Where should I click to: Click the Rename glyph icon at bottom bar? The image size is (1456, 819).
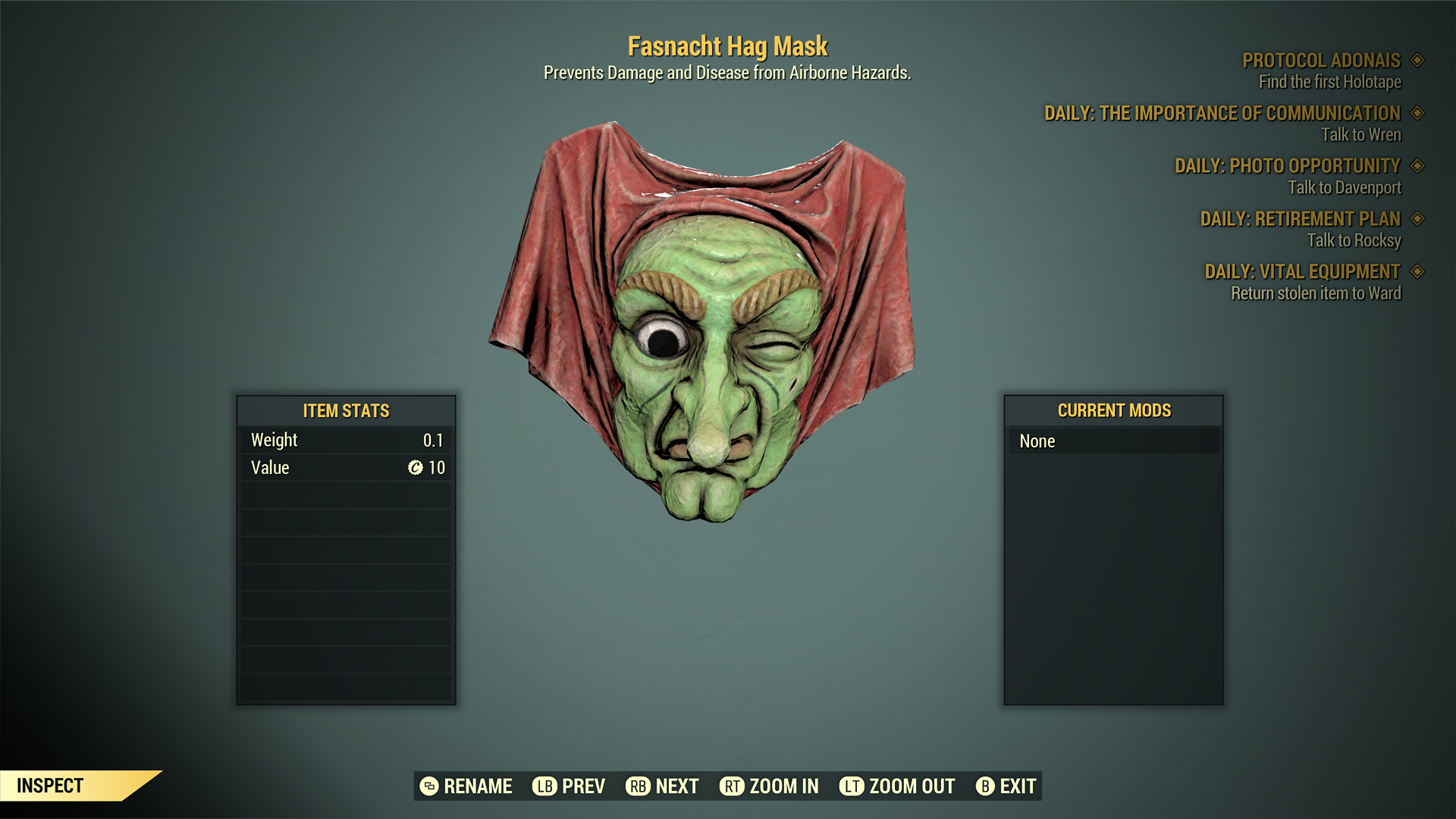429,786
